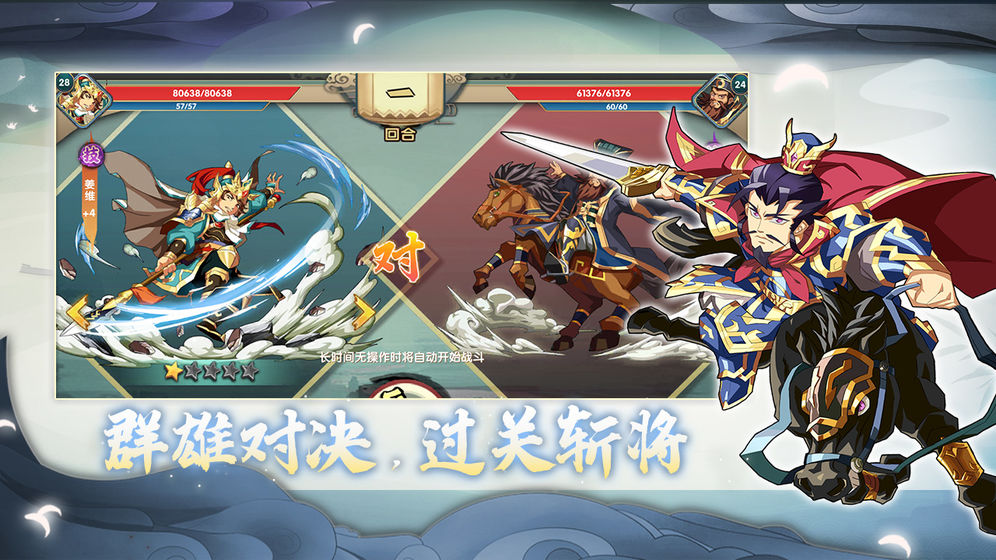Click the red round button at bottom center

click(x=400, y=388)
